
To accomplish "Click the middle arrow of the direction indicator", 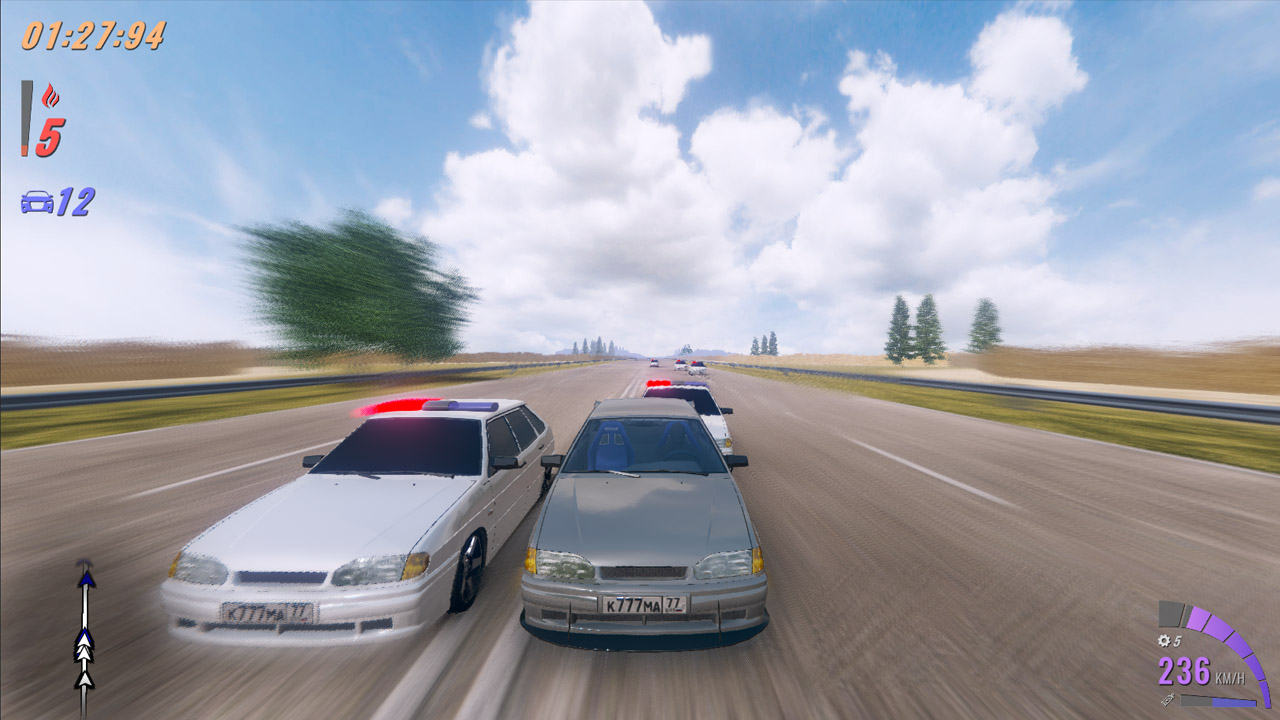I will (84, 646).
